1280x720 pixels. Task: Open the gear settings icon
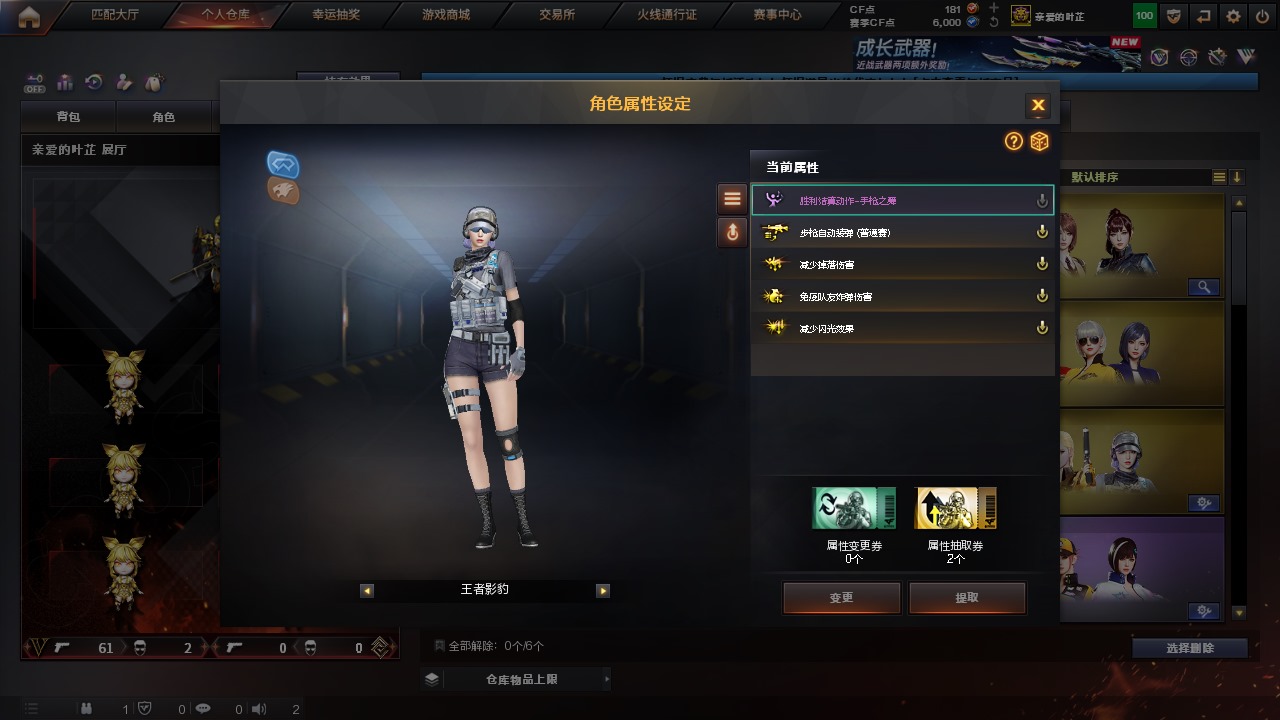click(1233, 16)
